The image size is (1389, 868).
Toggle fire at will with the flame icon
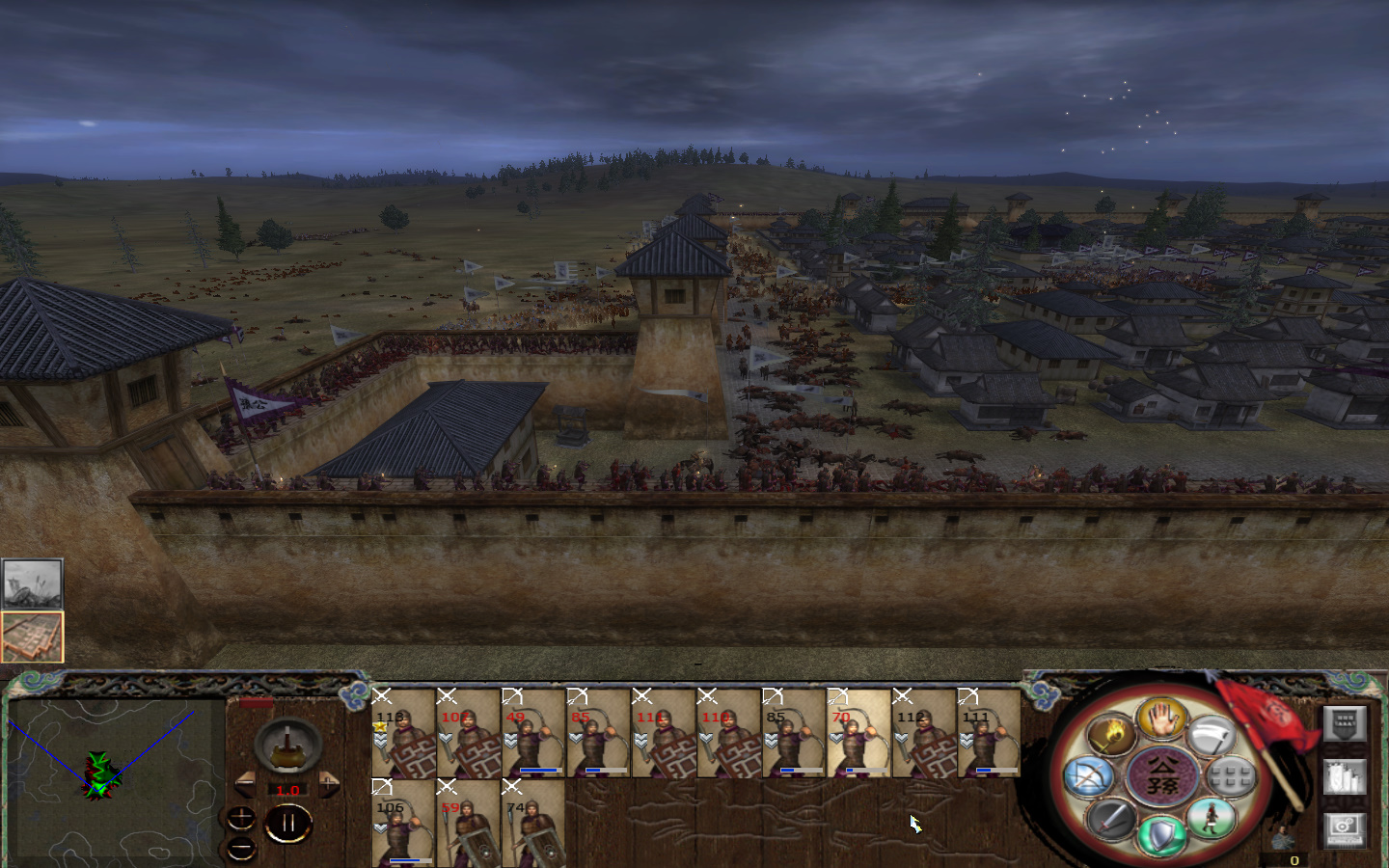coord(1112,733)
